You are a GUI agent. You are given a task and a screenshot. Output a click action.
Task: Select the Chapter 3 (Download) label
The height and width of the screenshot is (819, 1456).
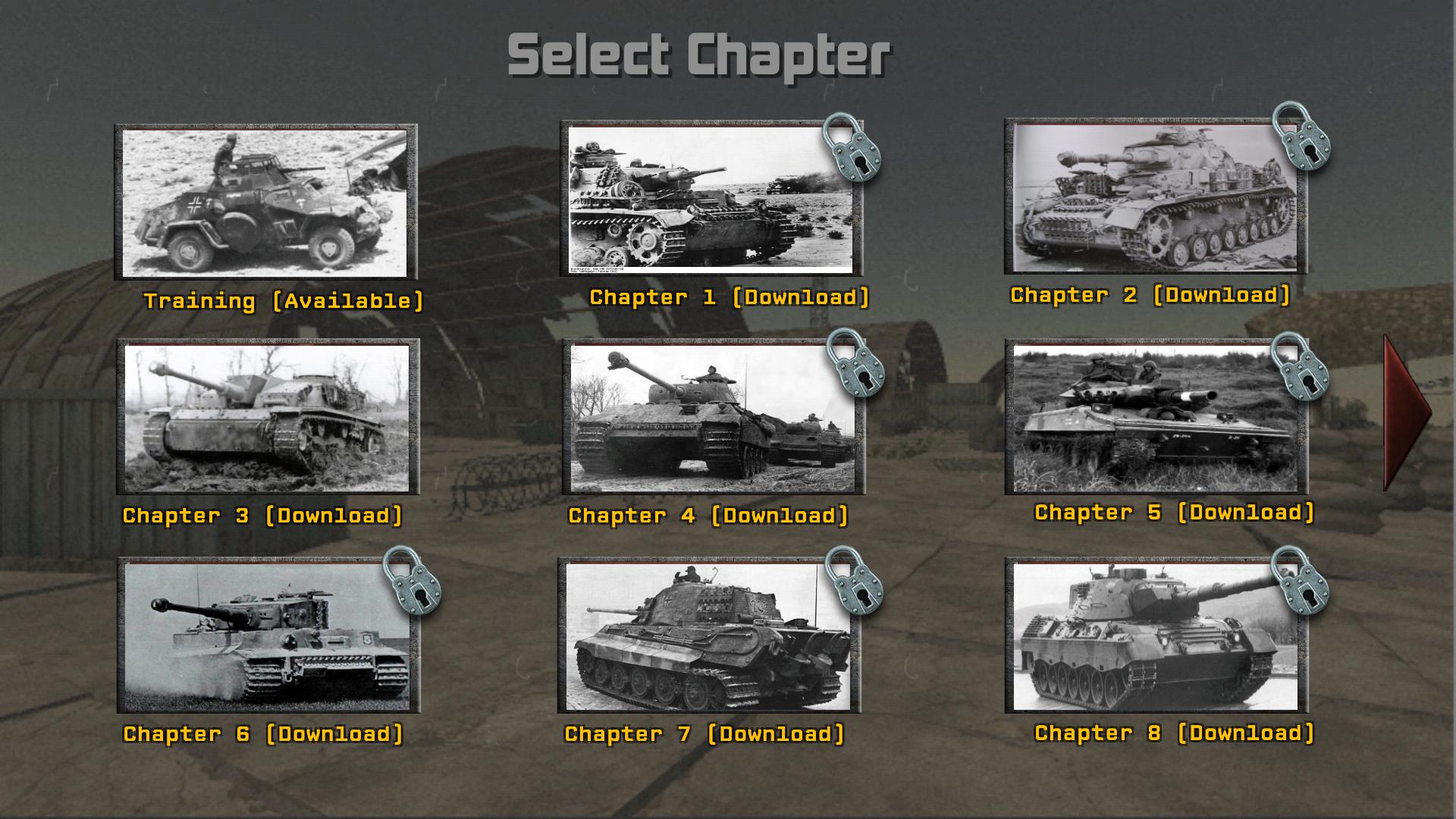(x=265, y=515)
